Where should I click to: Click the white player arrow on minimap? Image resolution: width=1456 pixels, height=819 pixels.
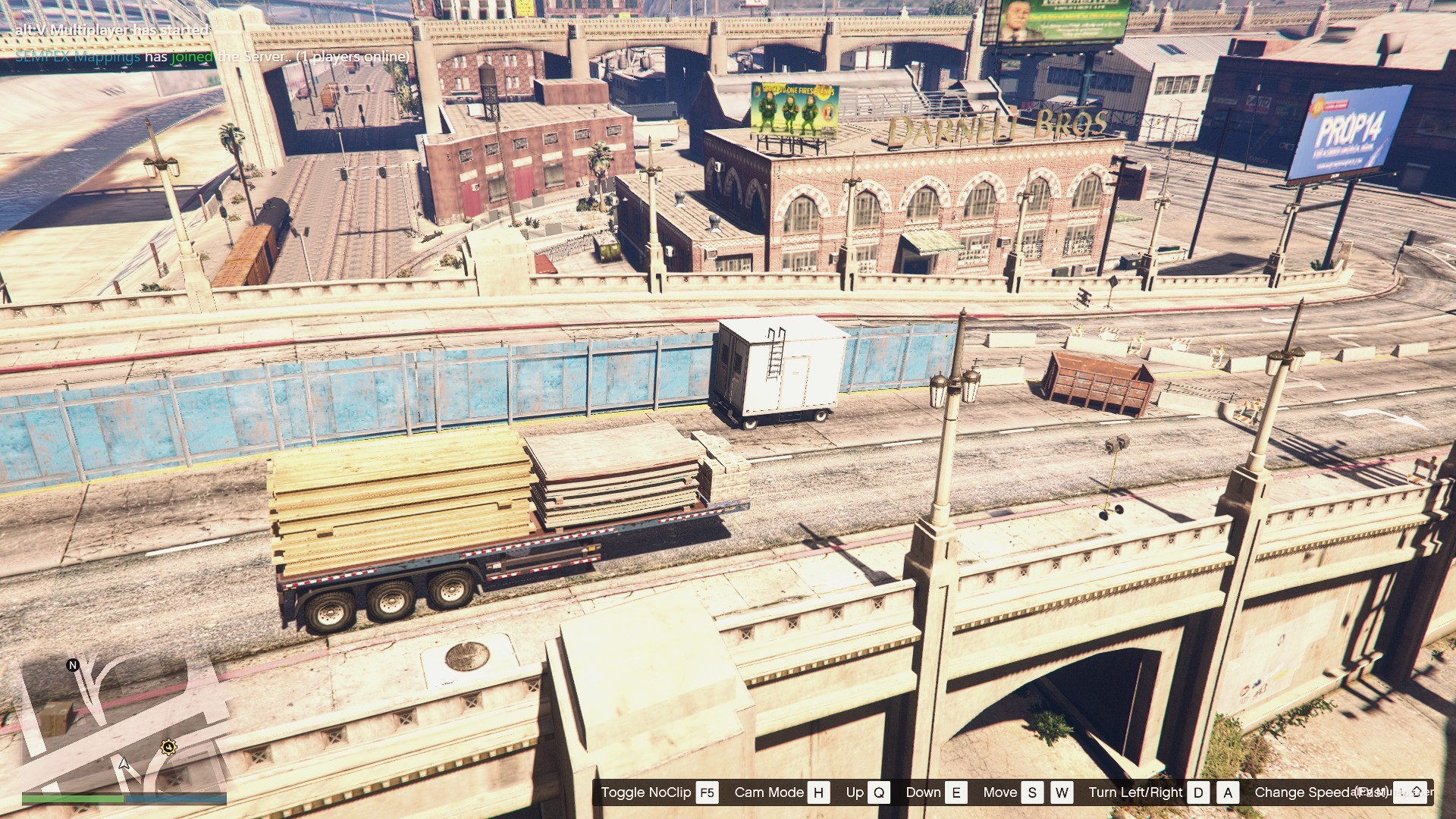124,763
